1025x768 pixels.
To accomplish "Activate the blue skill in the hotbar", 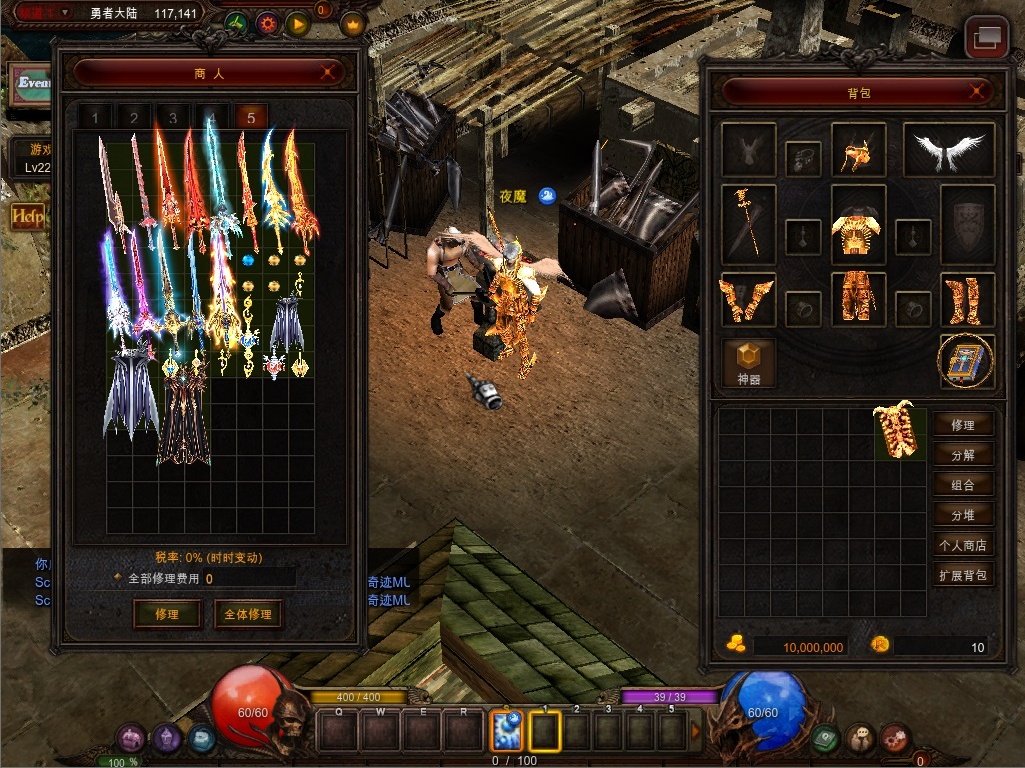I will [x=508, y=731].
